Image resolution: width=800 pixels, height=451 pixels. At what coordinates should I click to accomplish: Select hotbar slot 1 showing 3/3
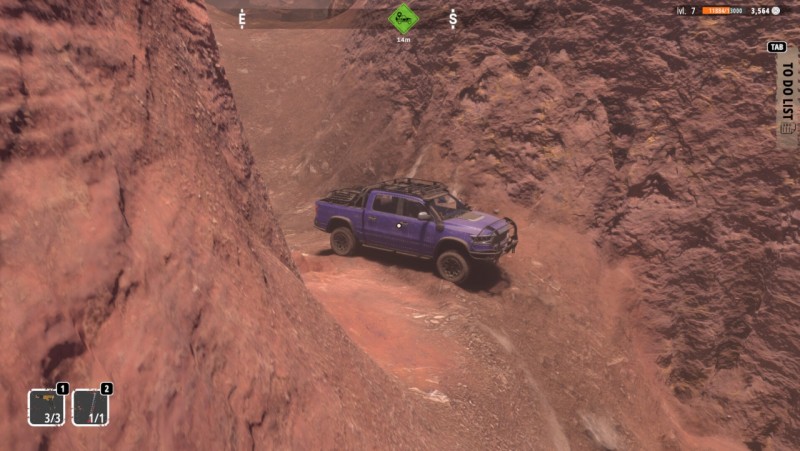click(46, 407)
